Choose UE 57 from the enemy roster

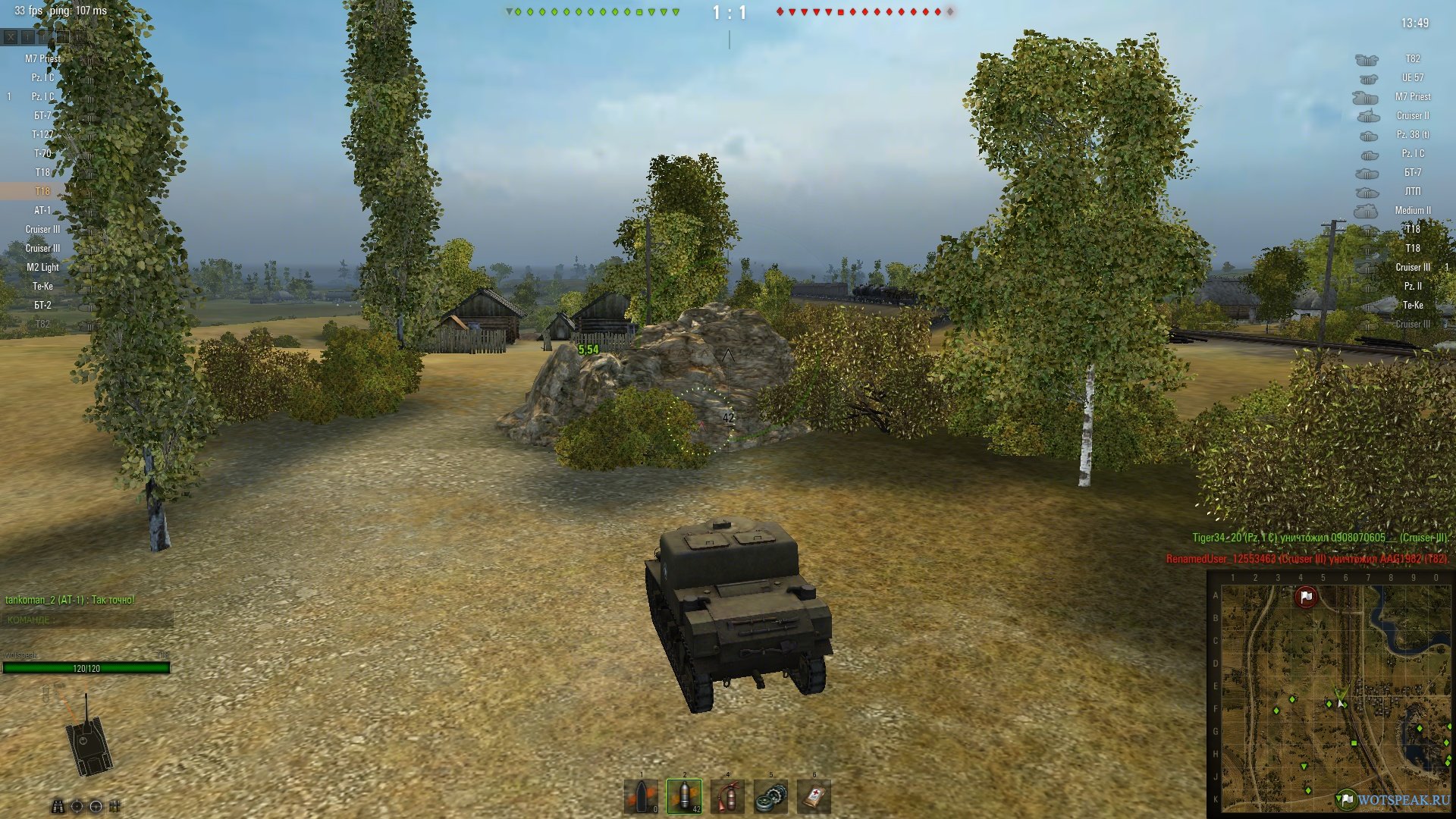click(1412, 77)
